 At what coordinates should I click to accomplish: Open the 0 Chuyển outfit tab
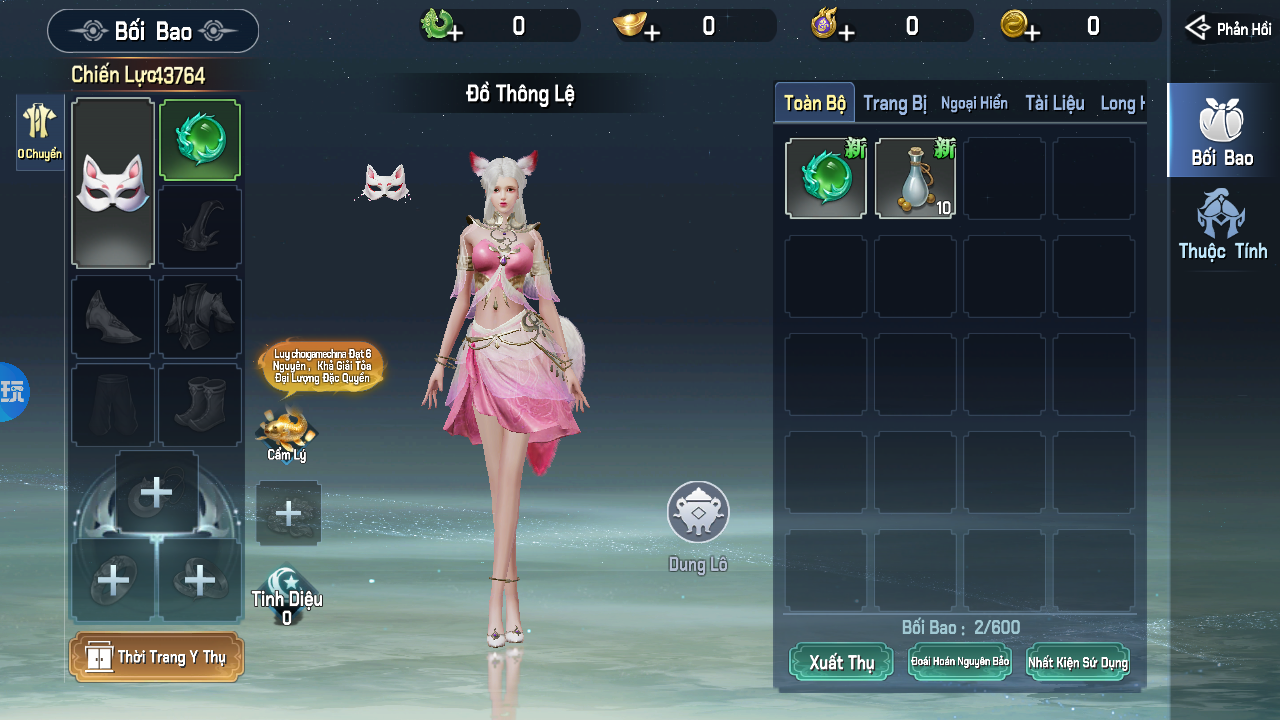(40, 132)
